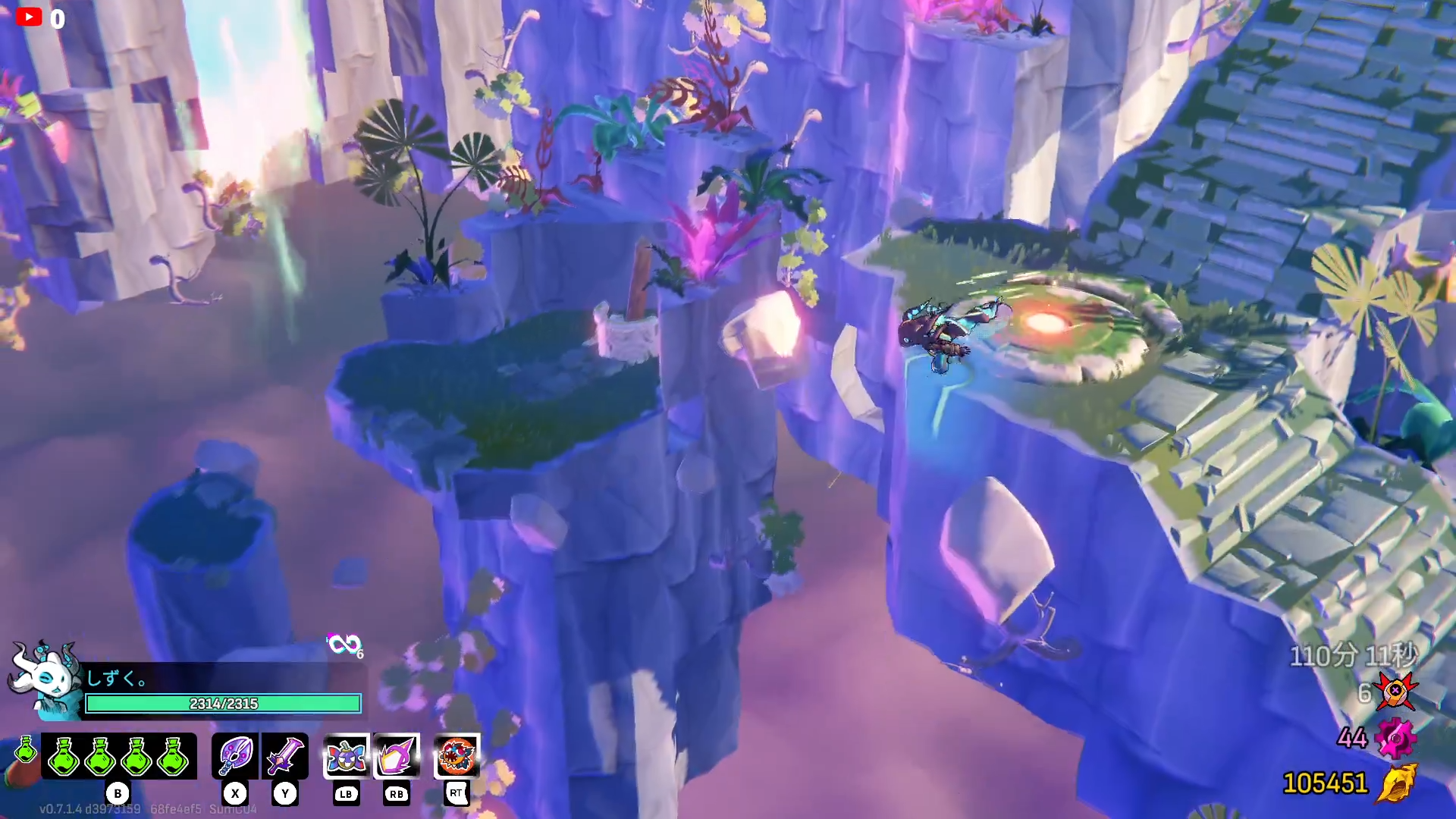Activate the bow-tie bomb ability
1456x819 pixels.
pos(347,756)
